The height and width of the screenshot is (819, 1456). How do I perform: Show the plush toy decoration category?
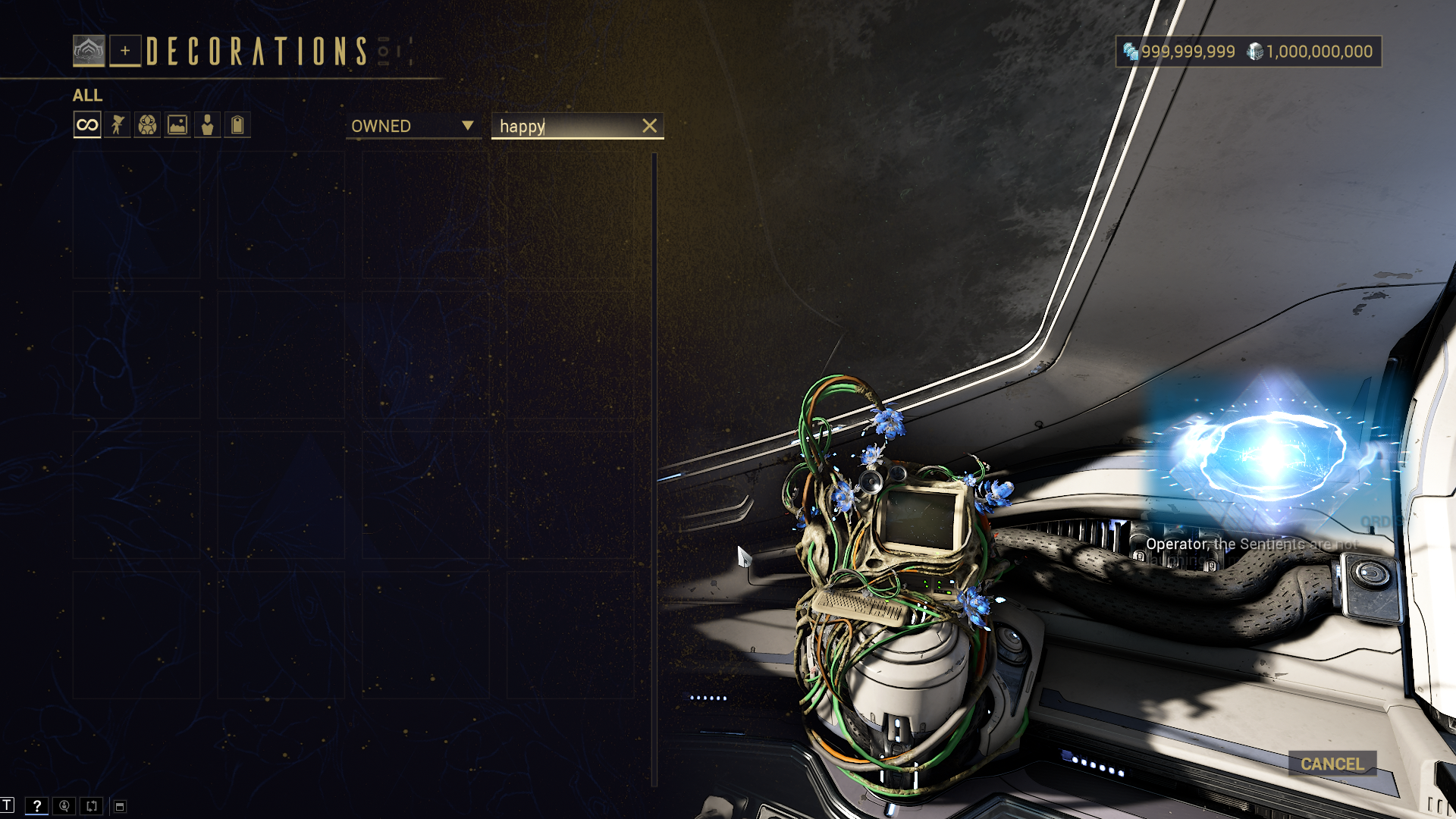click(x=147, y=125)
